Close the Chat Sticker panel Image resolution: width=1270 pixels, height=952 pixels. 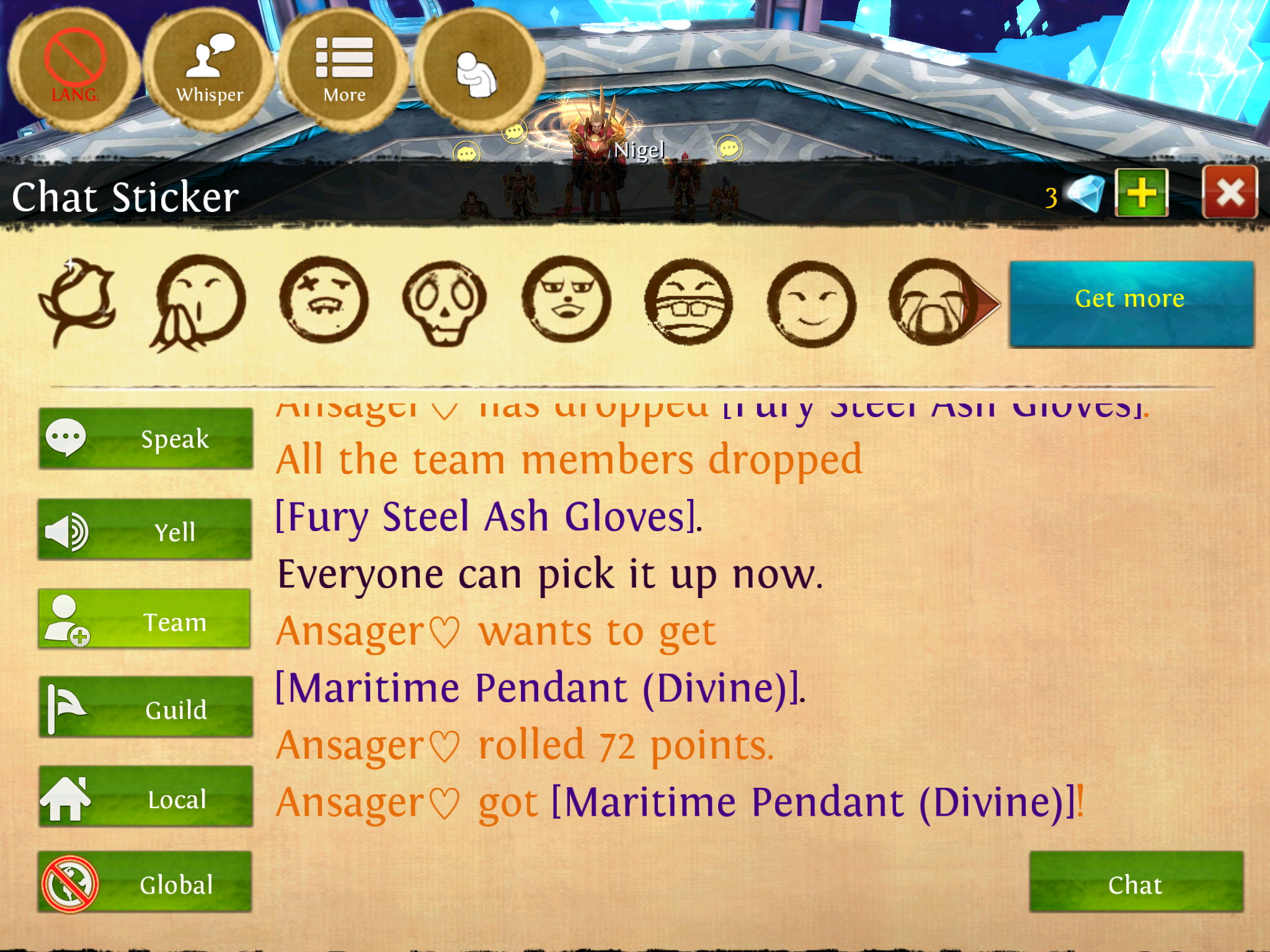coord(1229,193)
